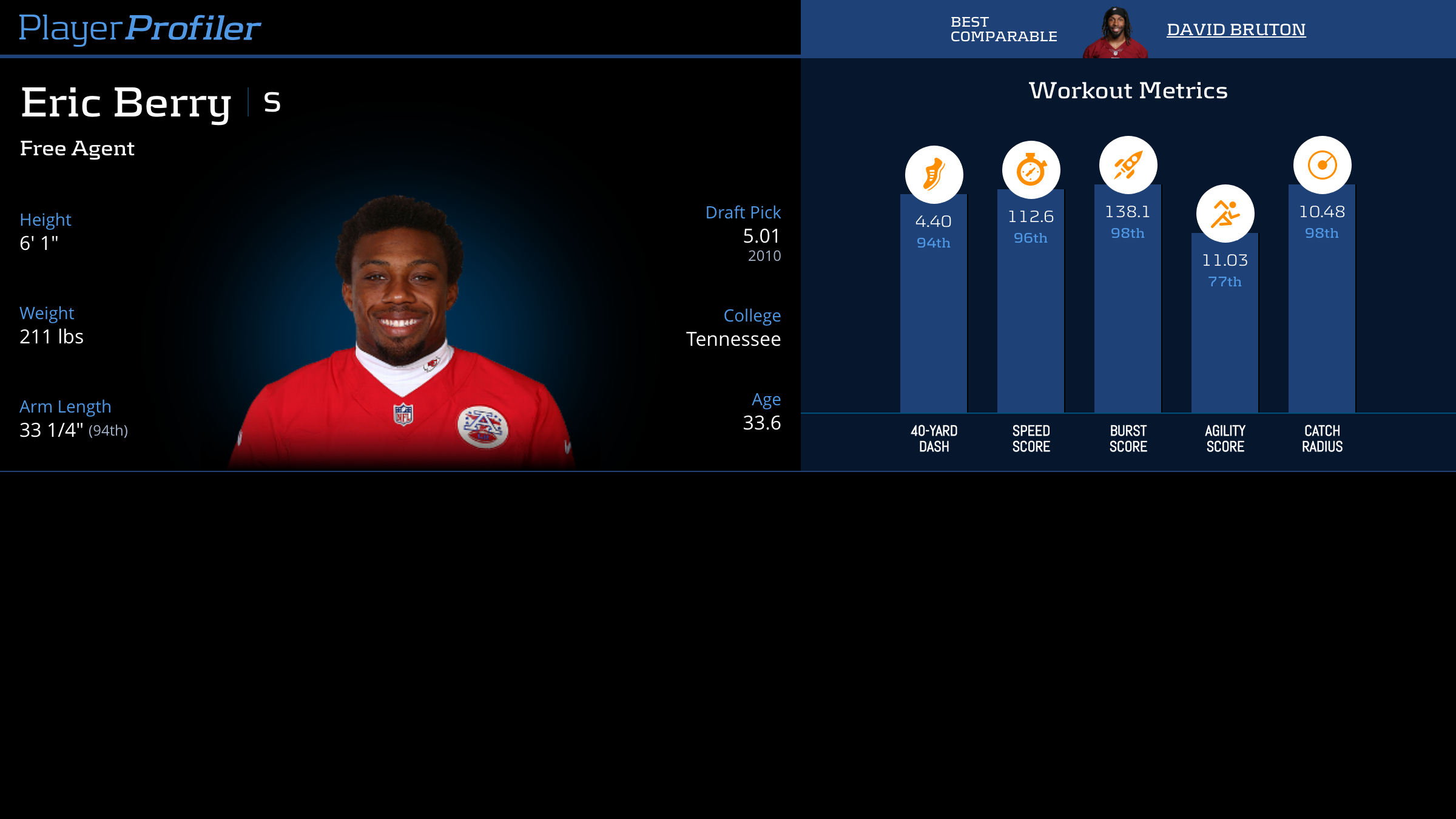Open the David Bruton comparable link

pyautogui.click(x=1236, y=29)
